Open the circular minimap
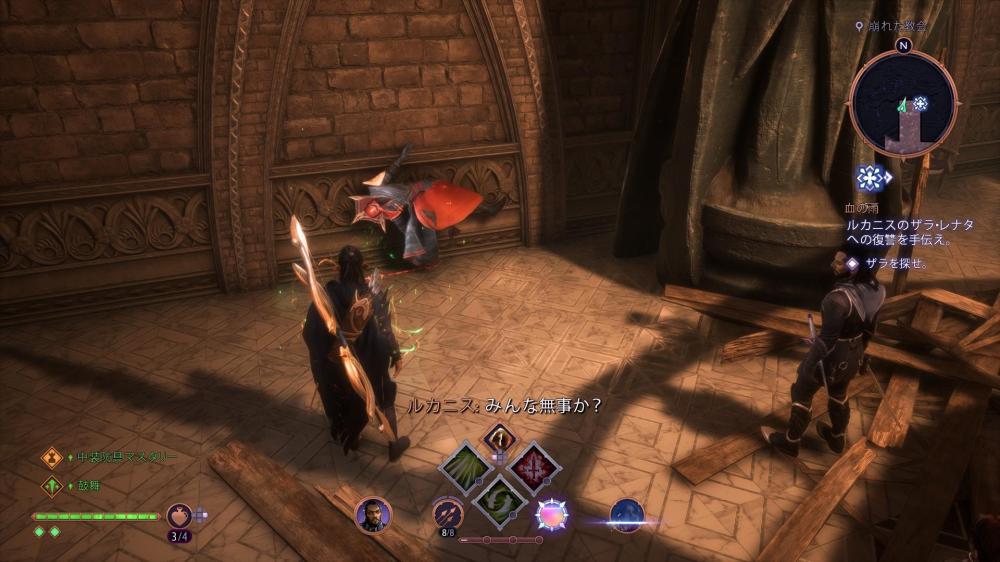Viewport: 1000px width, 562px height. tap(904, 103)
